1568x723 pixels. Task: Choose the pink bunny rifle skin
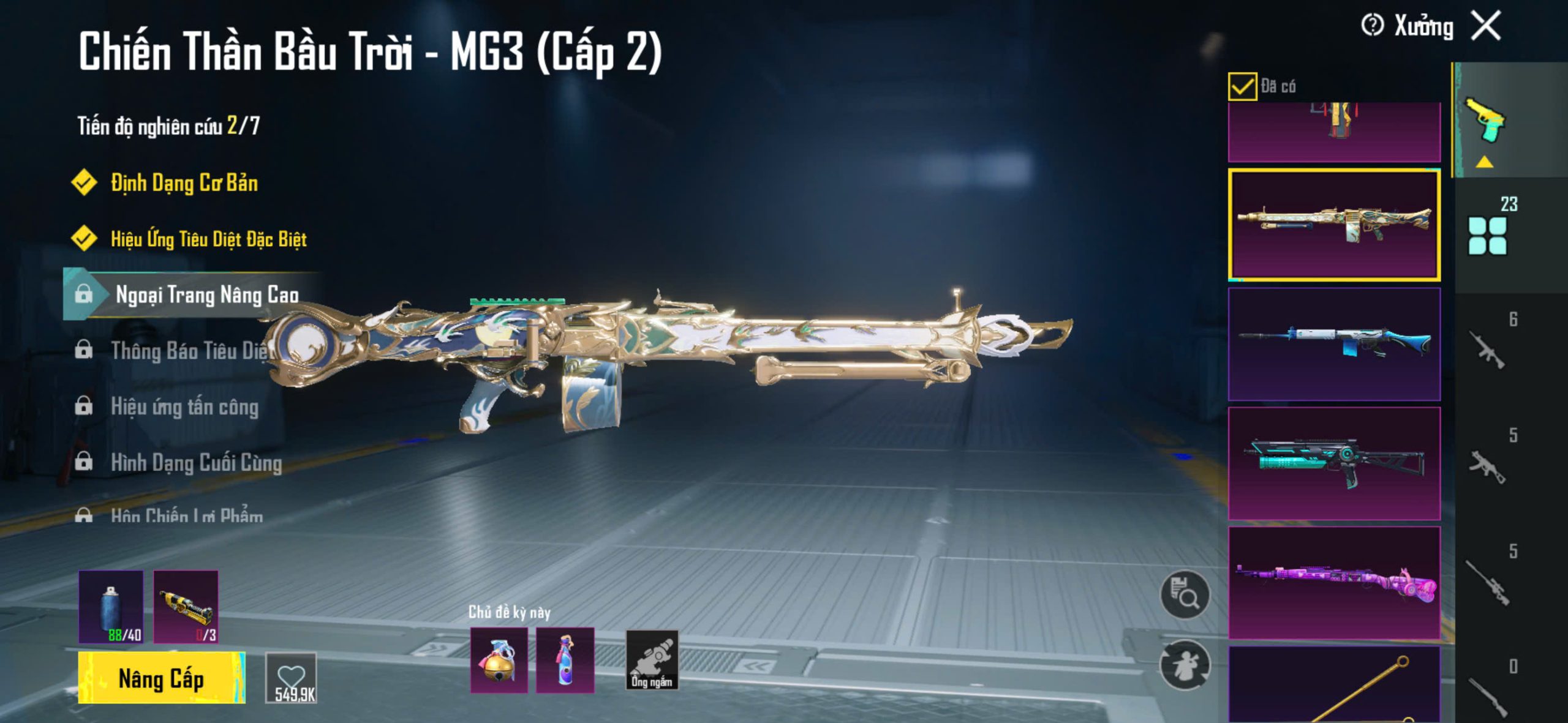tap(1334, 583)
